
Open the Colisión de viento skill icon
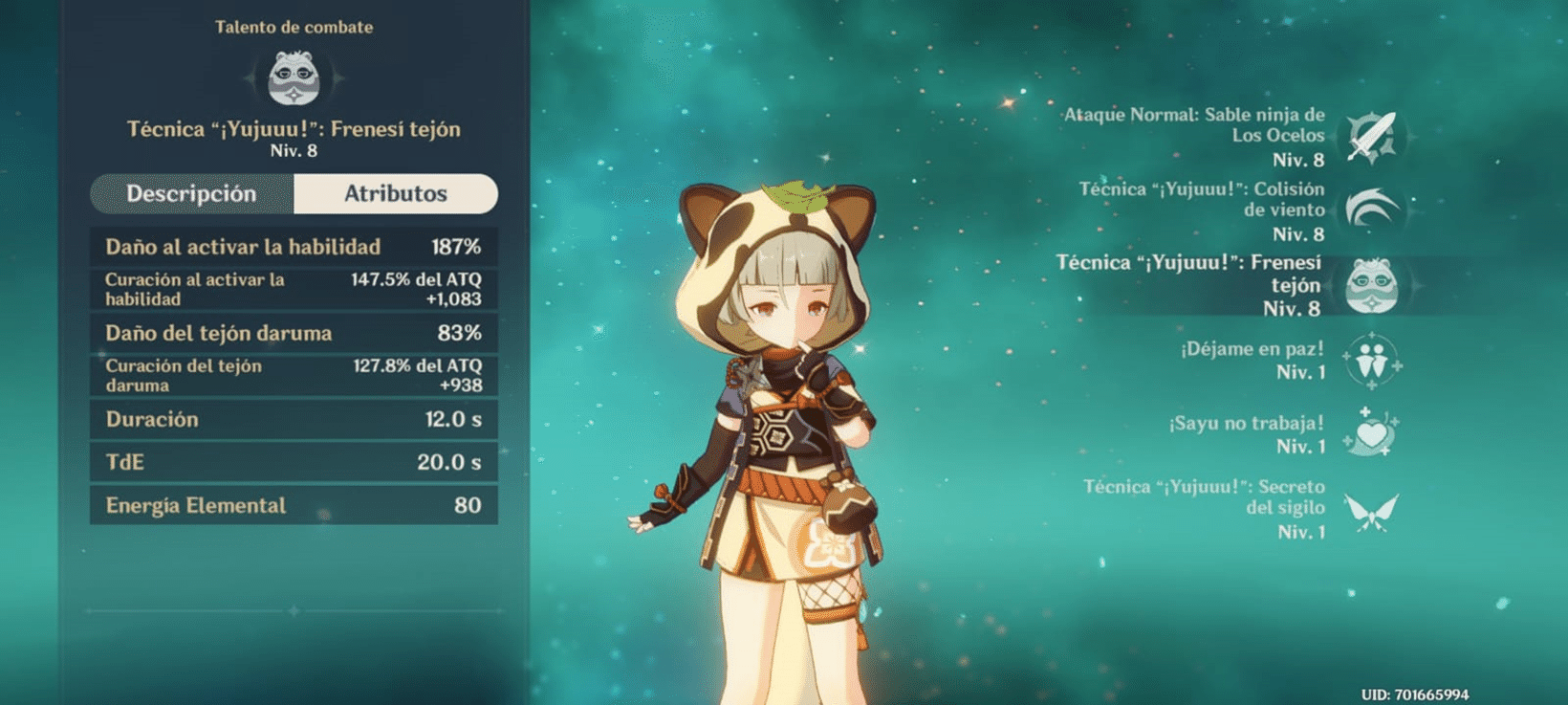click(x=1372, y=209)
